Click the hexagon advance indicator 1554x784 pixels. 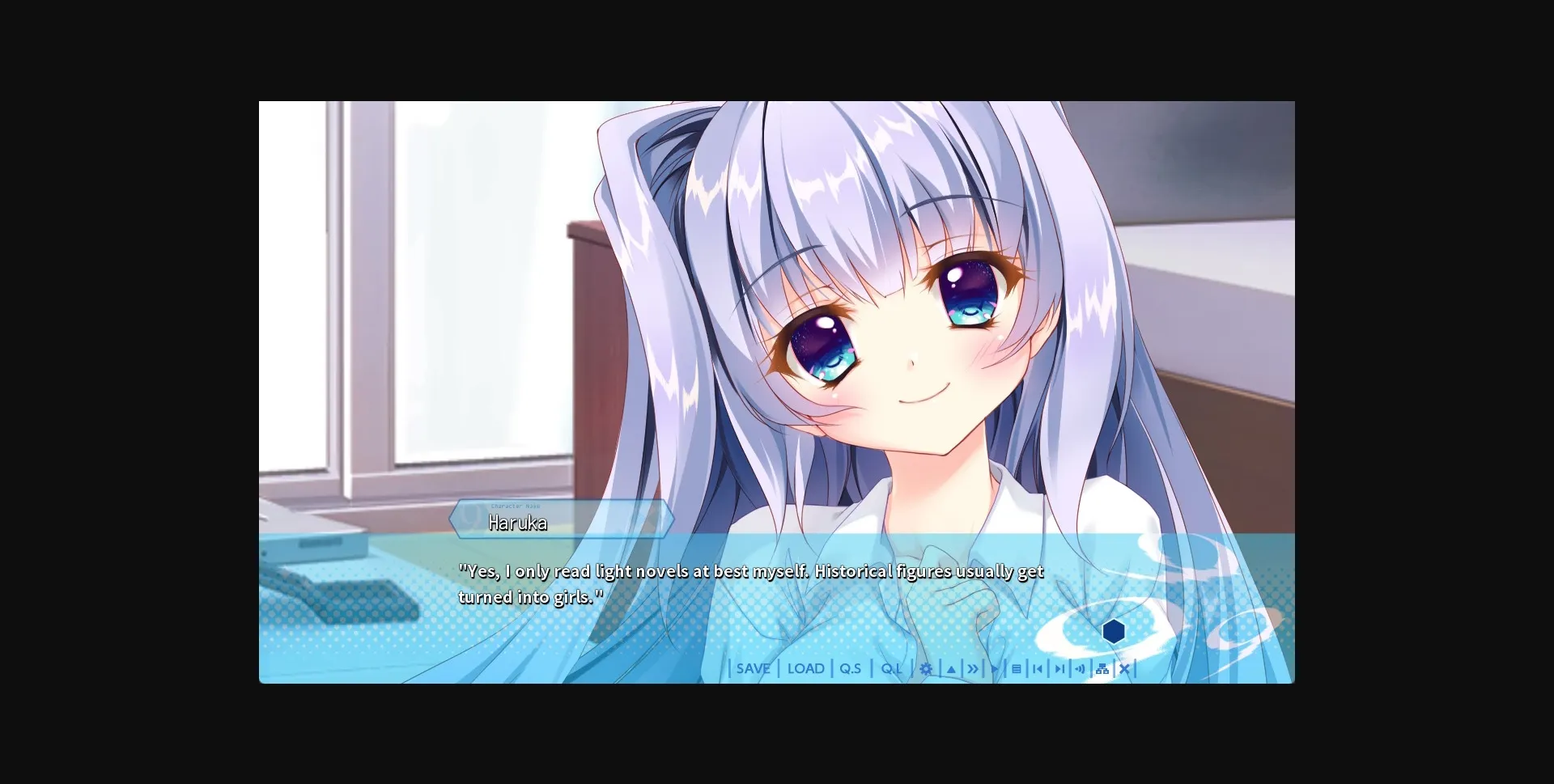(1115, 630)
